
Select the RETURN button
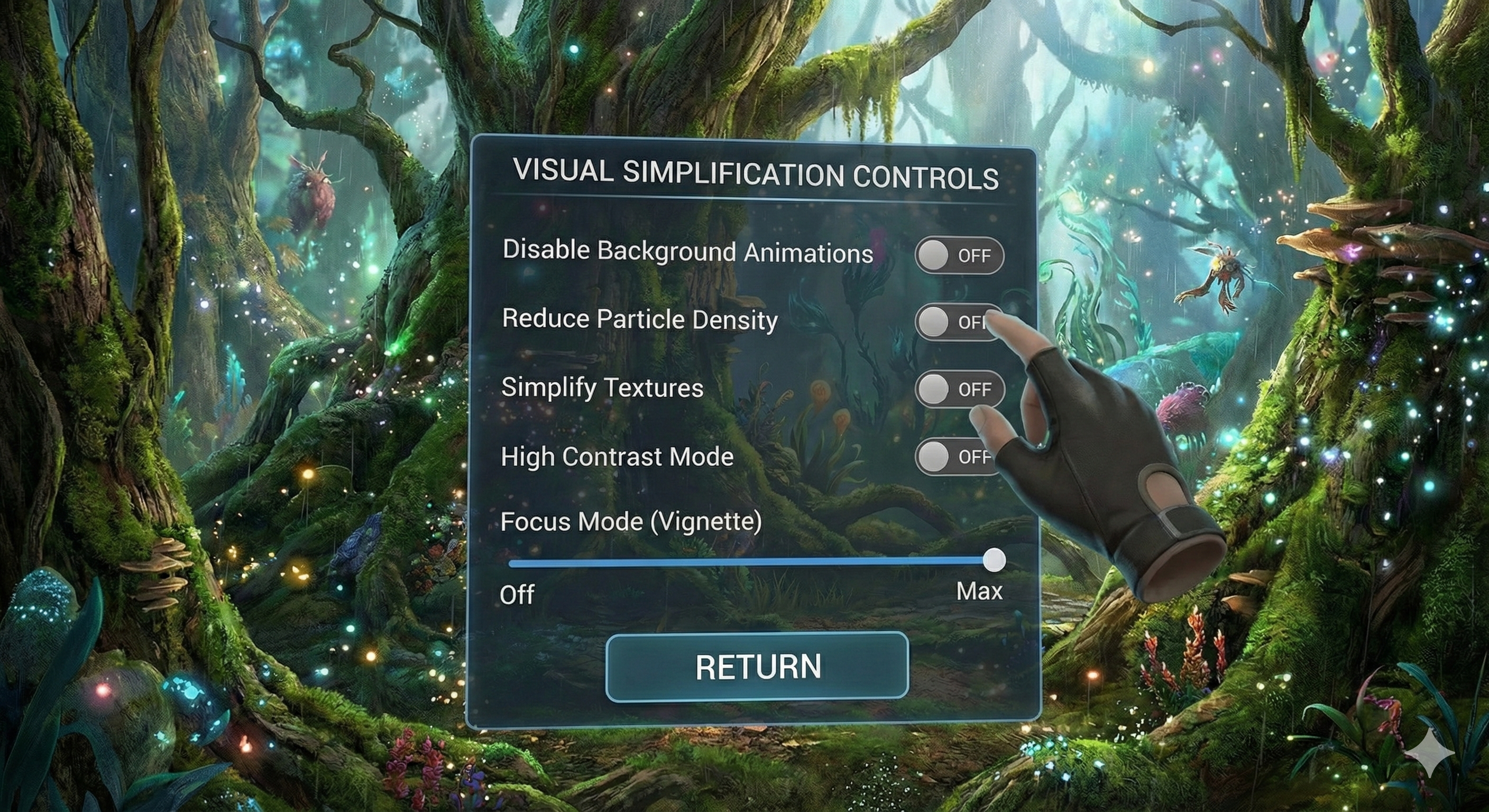click(x=757, y=667)
